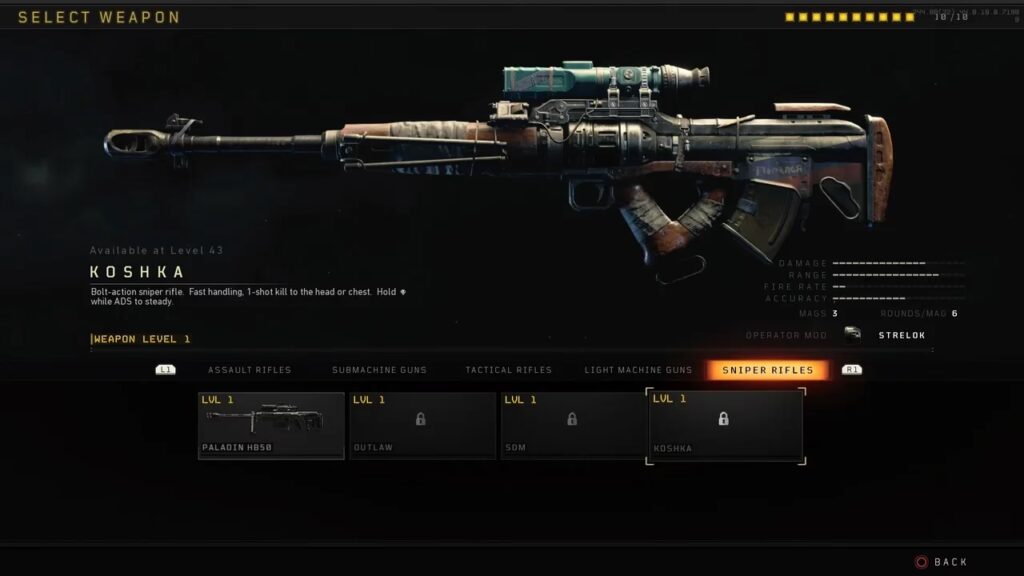Select the Sniper Rifles tab

[768, 370]
